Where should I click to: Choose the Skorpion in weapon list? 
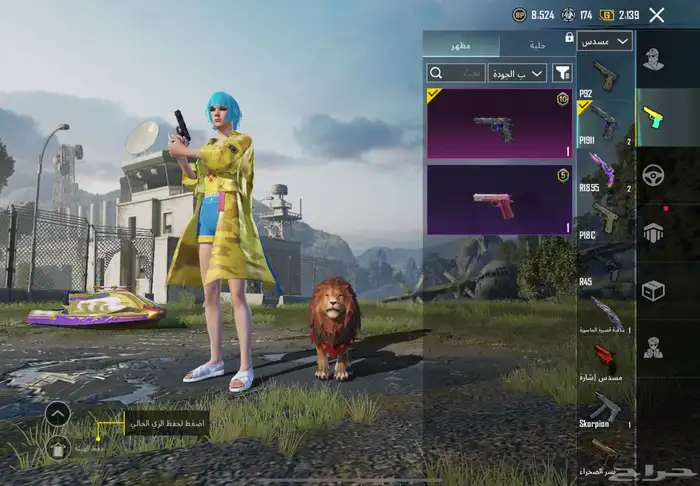pos(605,408)
